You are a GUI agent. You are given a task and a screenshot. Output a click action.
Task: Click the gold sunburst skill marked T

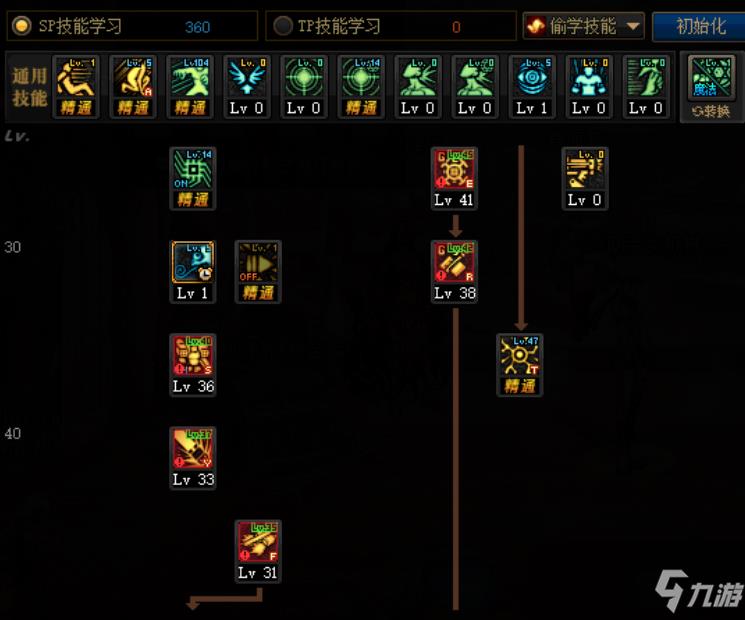pos(520,356)
